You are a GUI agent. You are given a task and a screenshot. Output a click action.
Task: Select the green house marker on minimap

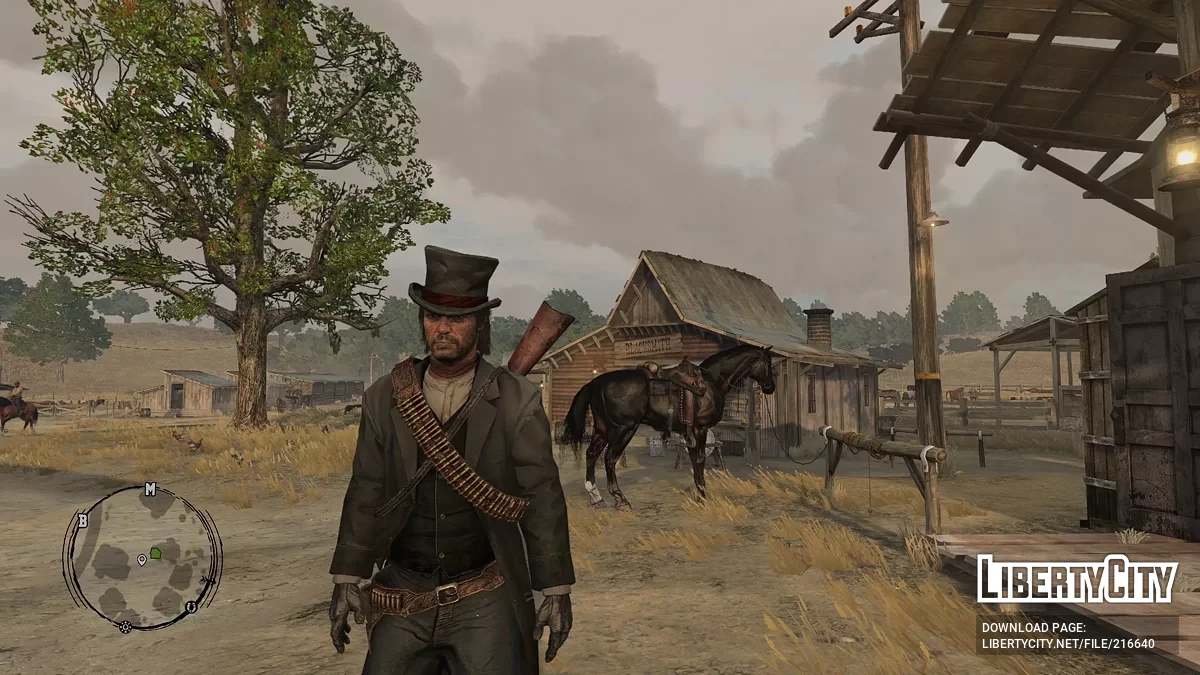point(156,552)
